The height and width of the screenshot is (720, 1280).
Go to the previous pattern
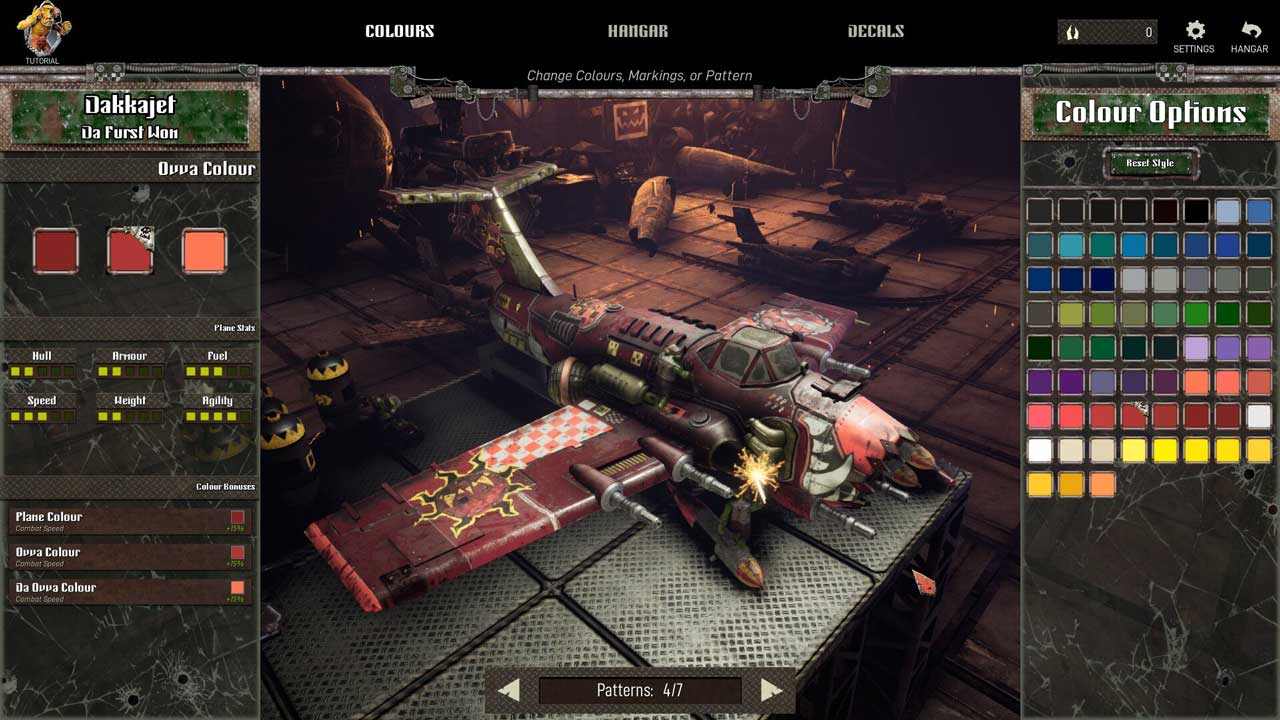click(508, 690)
